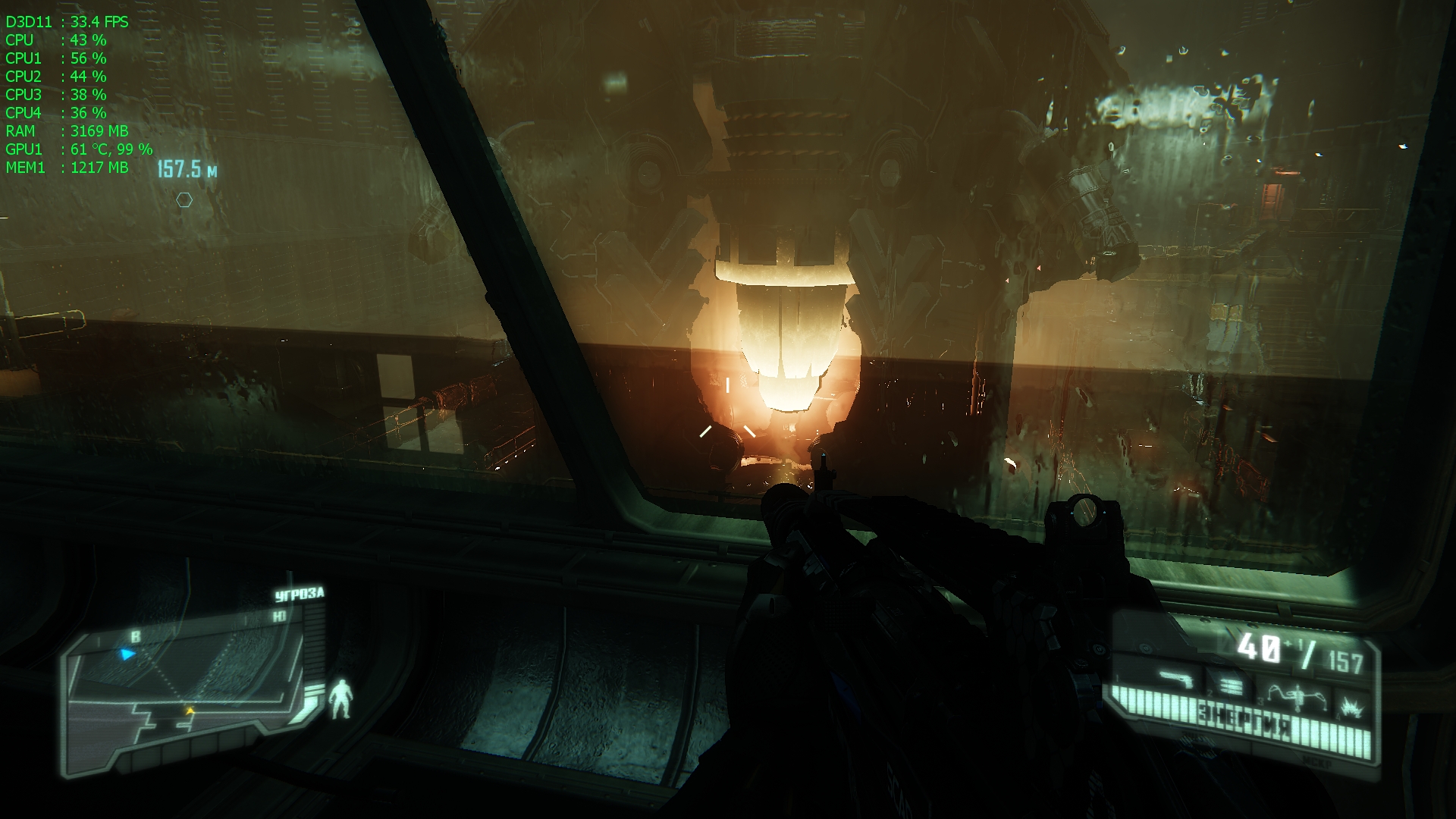Select the nanosuit silhouette icon
The width and height of the screenshot is (1456, 819).
tap(341, 699)
